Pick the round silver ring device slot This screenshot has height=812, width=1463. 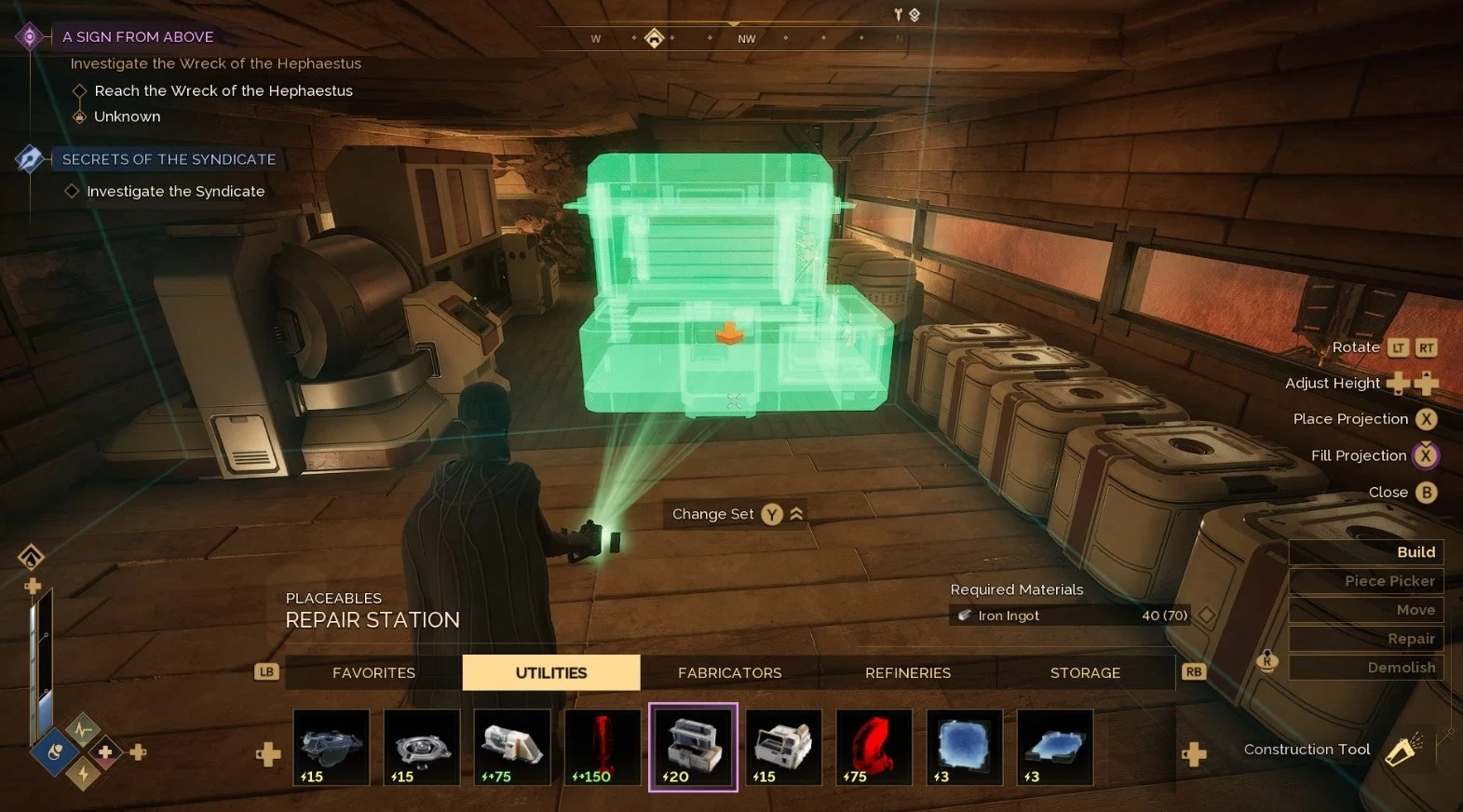[x=422, y=747]
